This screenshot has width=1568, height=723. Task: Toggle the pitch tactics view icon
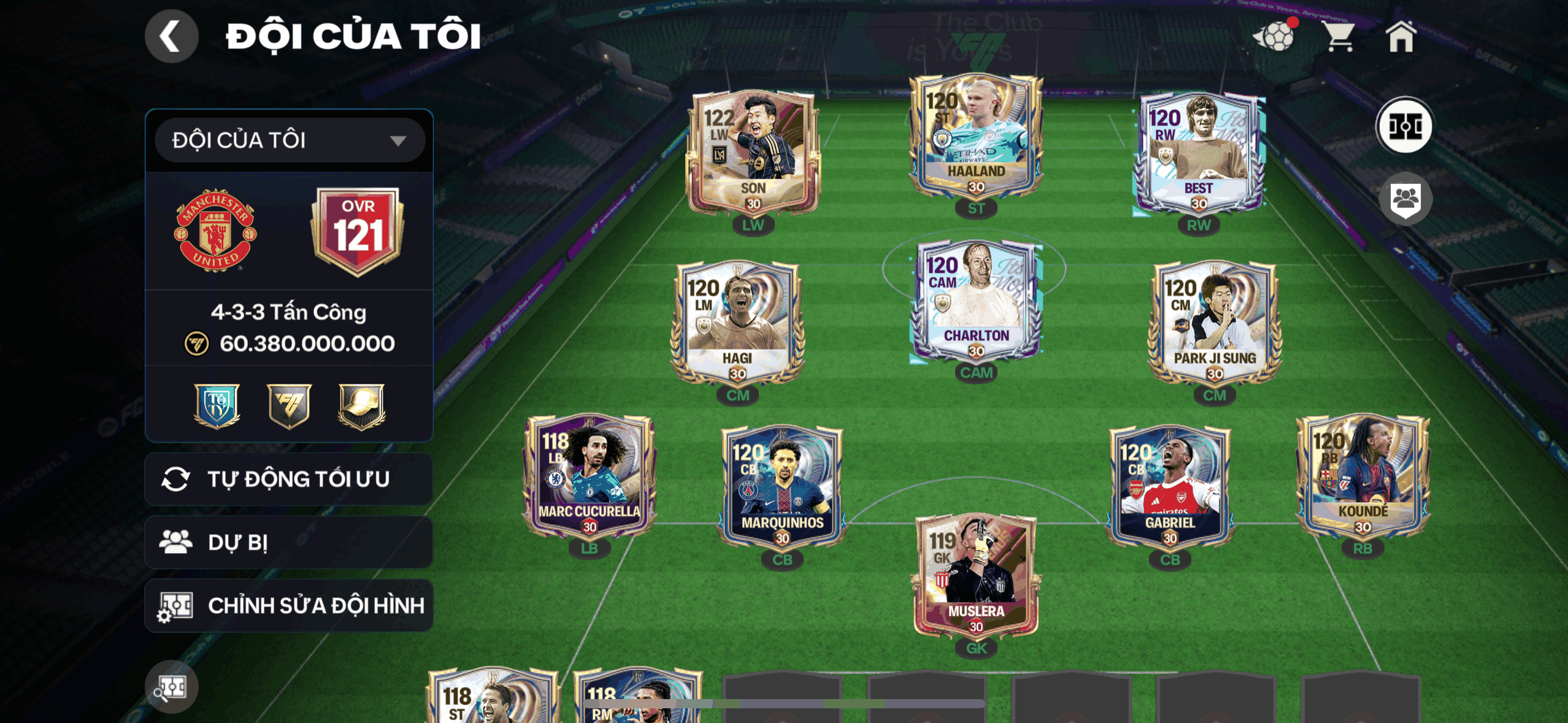tap(1405, 127)
